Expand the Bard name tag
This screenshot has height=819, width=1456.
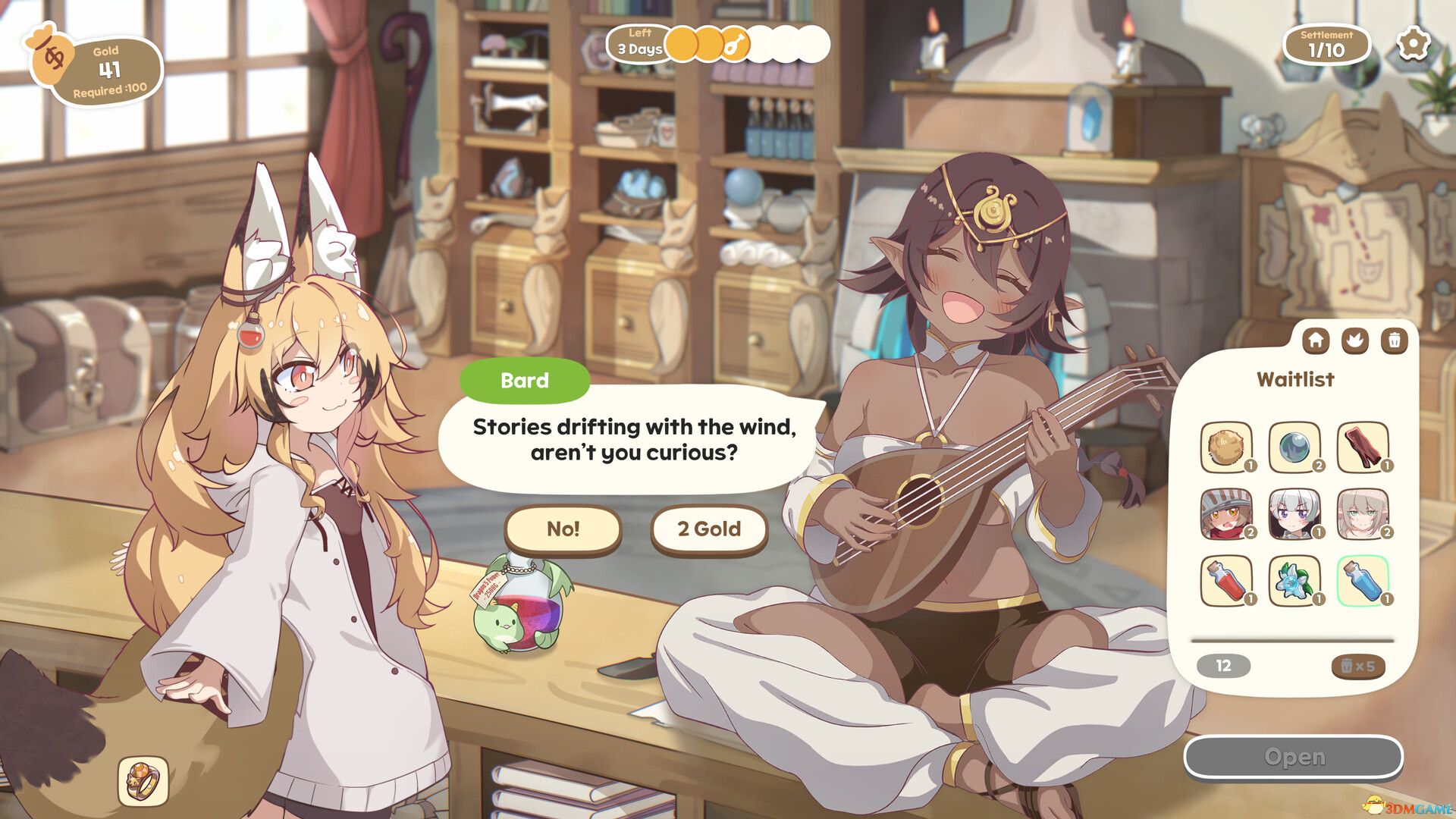525,381
